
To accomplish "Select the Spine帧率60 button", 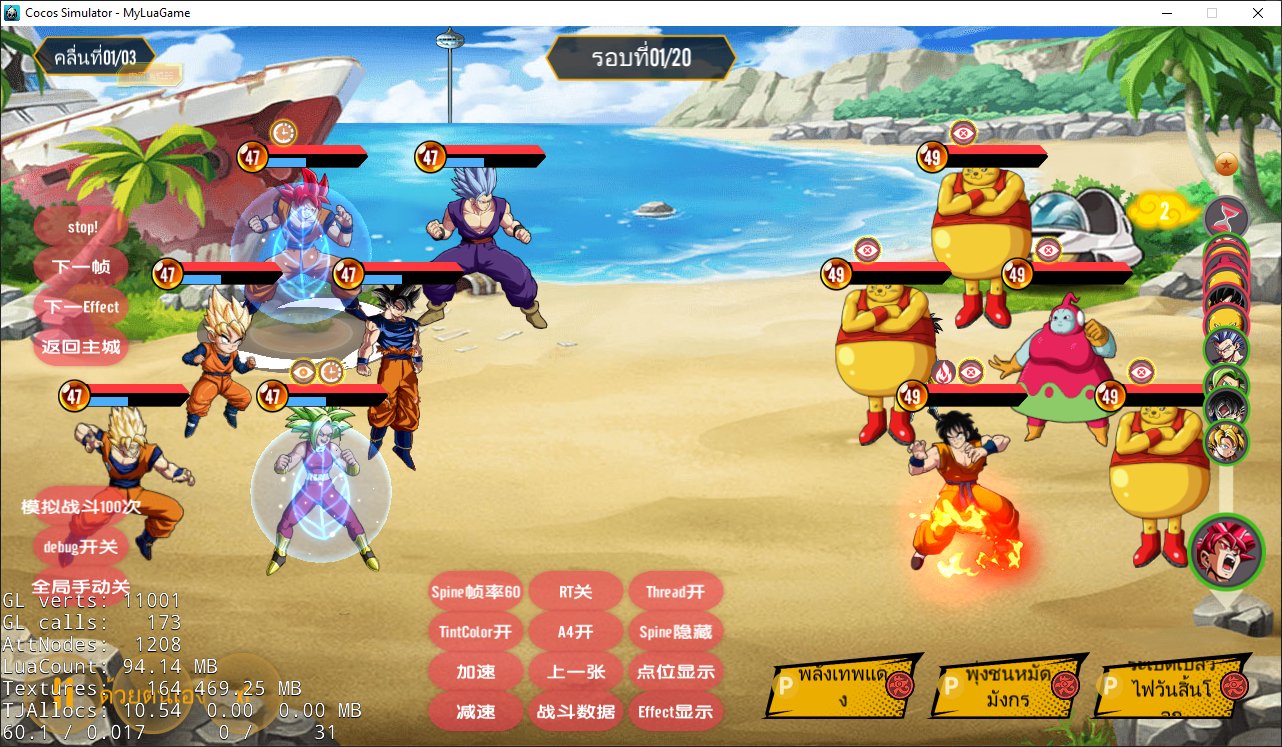I will 476,592.
